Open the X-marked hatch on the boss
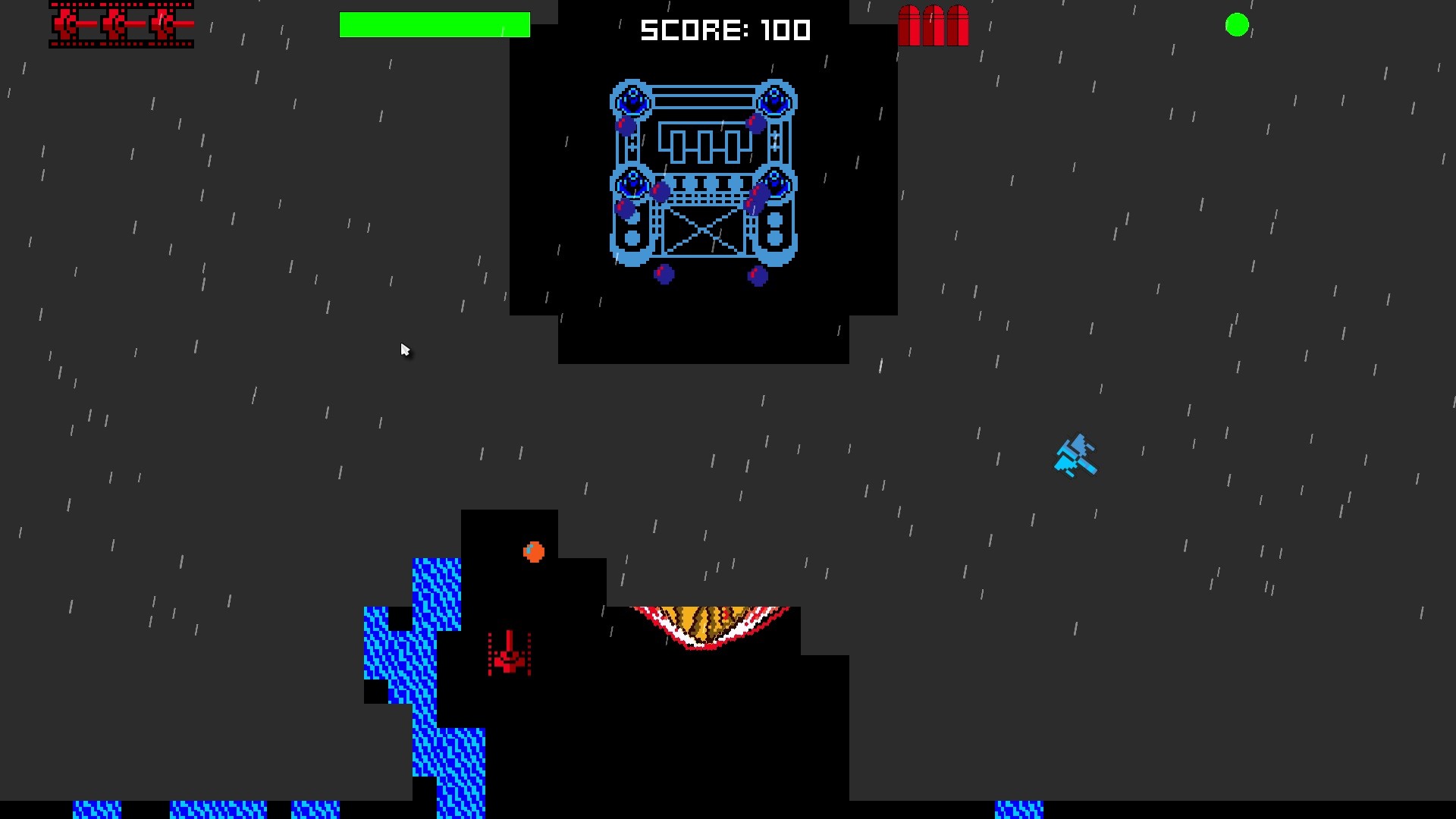 tap(704, 231)
